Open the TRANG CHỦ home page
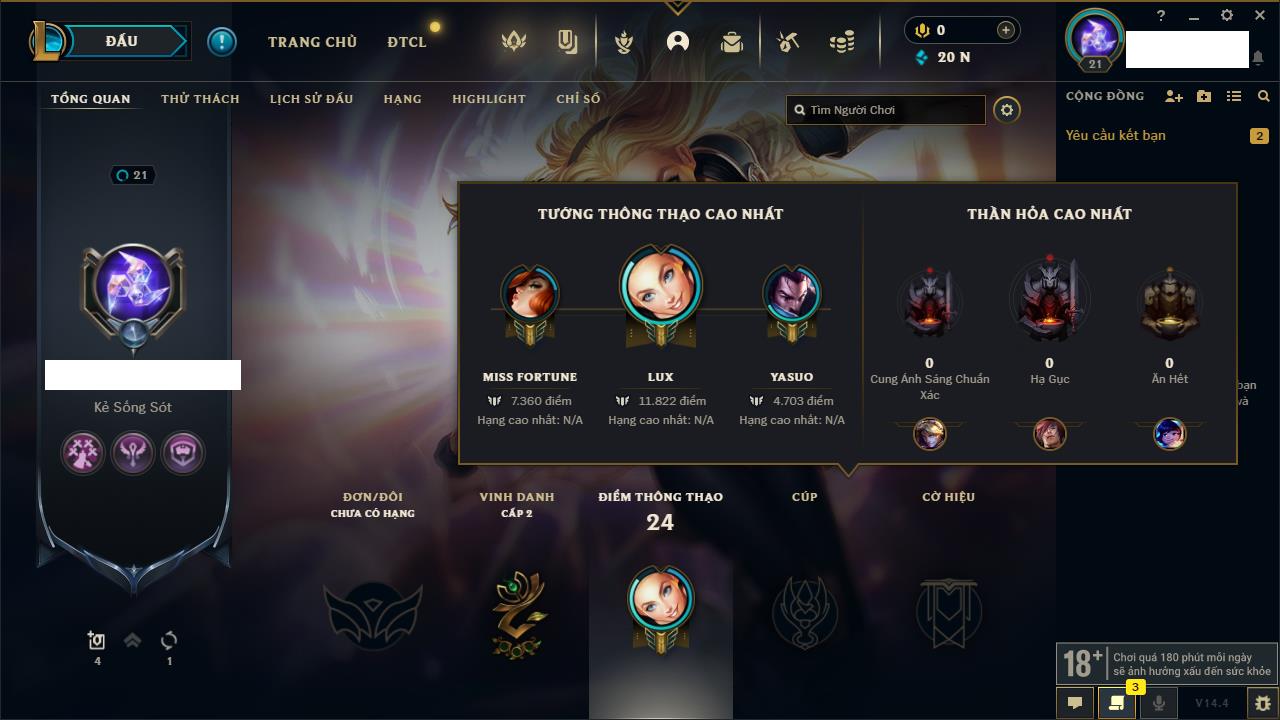The height and width of the screenshot is (720, 1280). click(x=312, y=42)
